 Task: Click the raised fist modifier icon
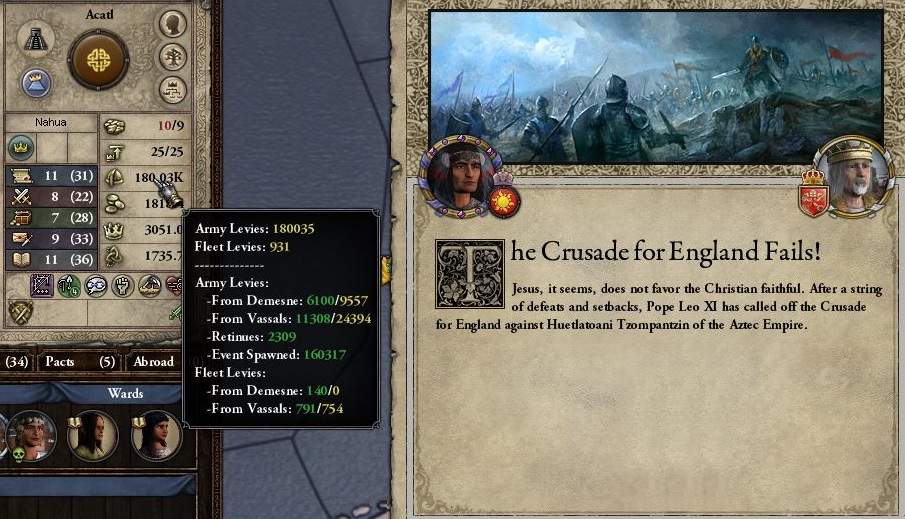click(121, 286)
